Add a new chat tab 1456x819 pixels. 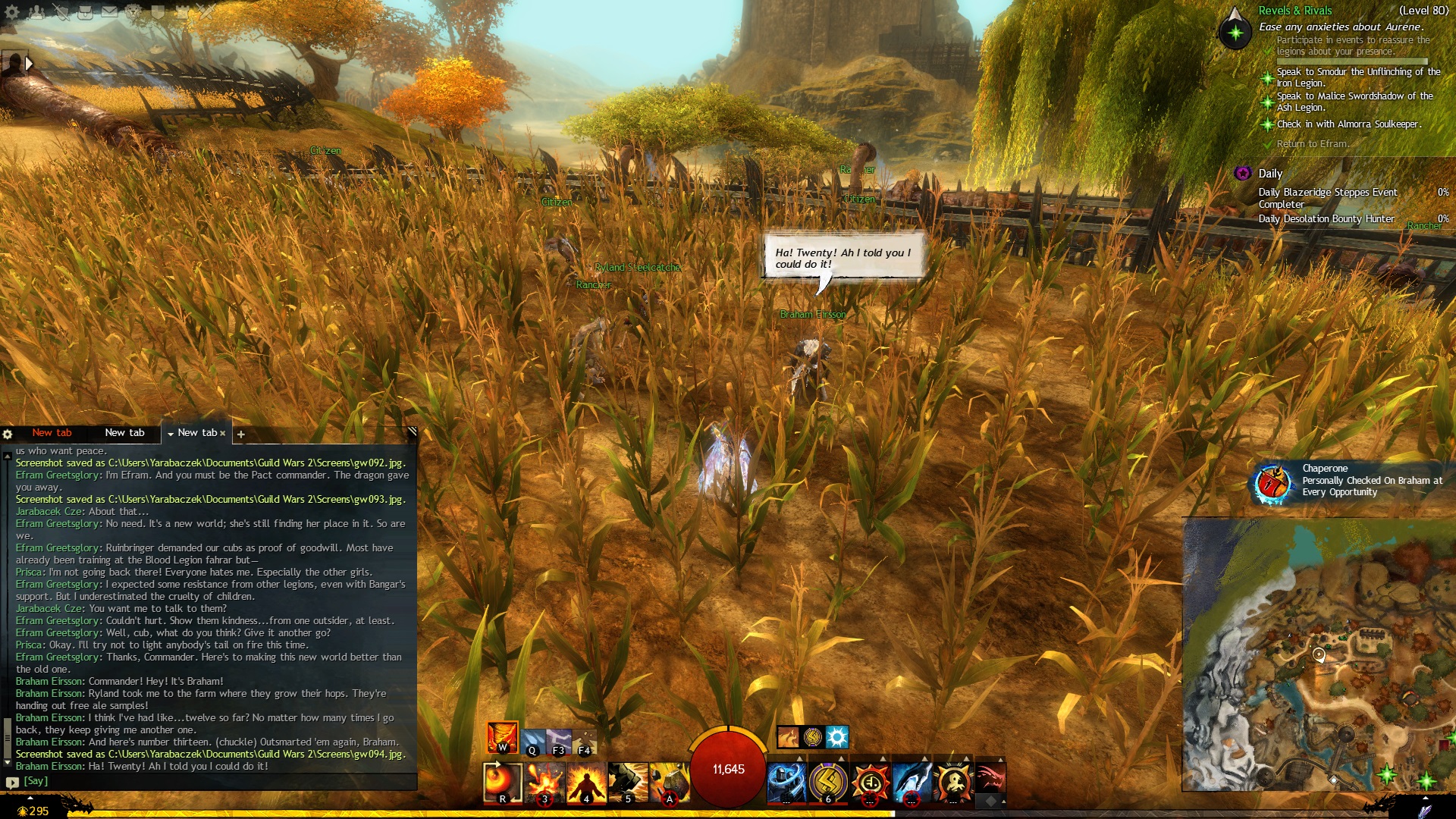240,435
